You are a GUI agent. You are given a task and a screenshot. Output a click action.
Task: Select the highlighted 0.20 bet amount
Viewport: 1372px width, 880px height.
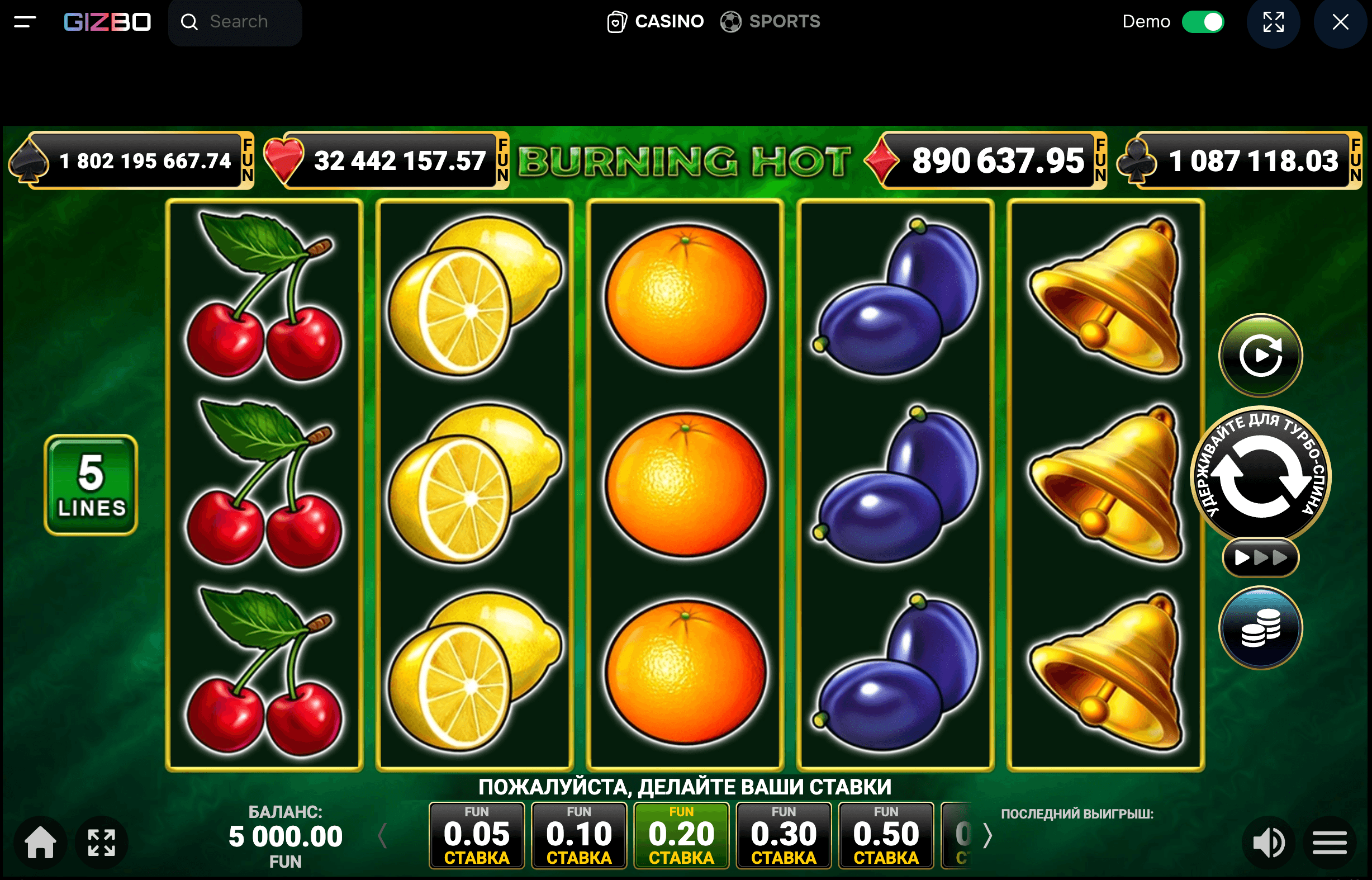tap(681, 834)
